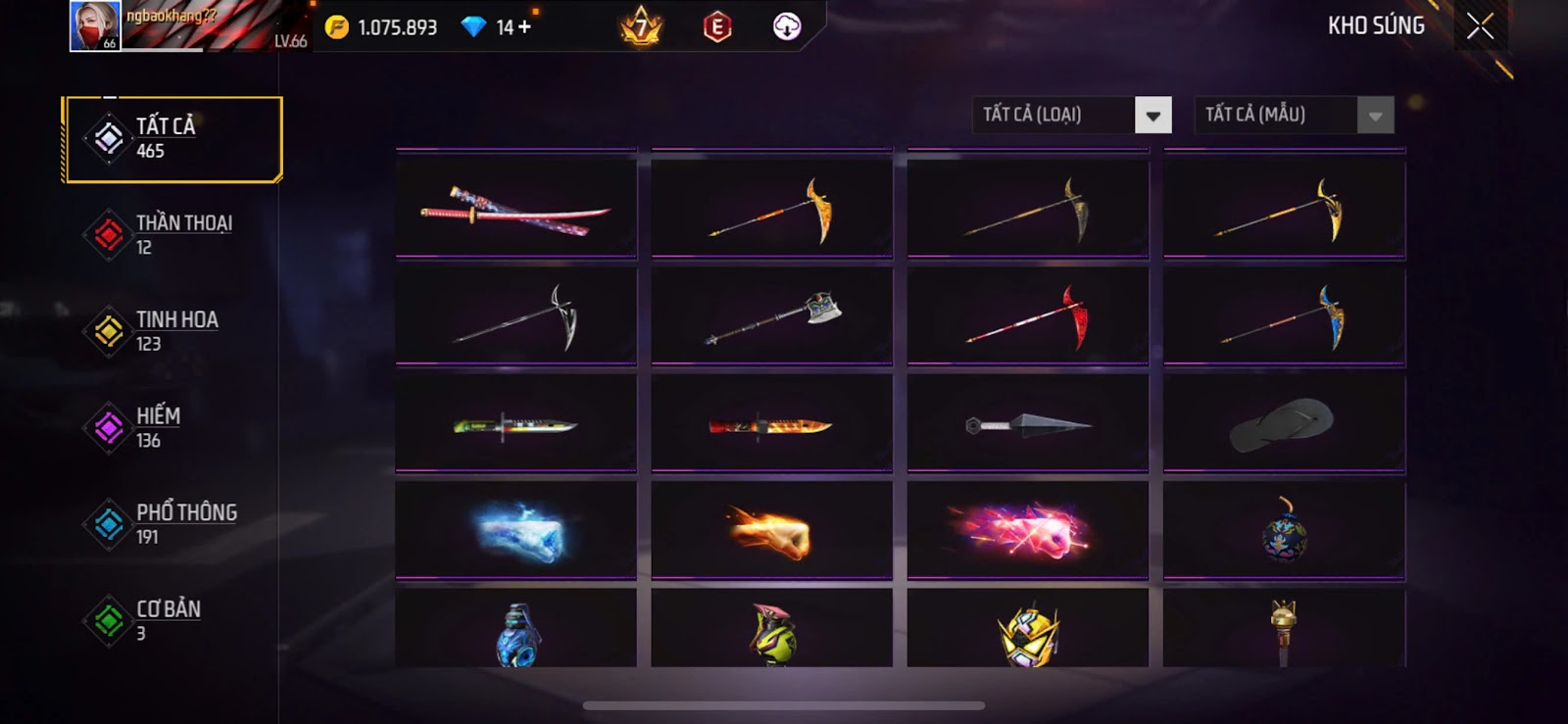Screen dimensions: 1568x724
Task: Choose the flaming orange fist skin
Action: click(772, 531)
